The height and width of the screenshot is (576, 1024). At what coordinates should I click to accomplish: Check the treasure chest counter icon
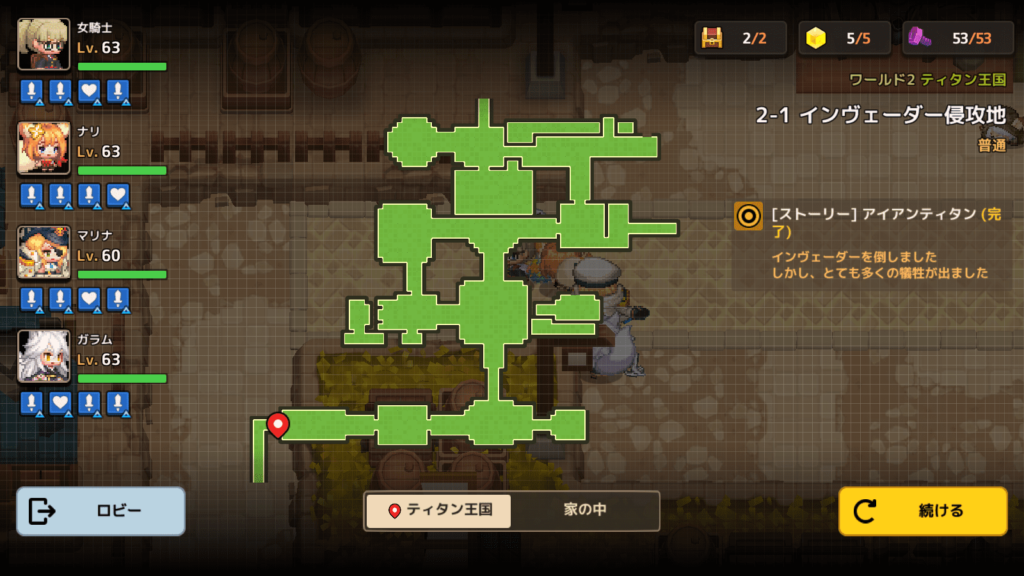coord(712,38)
